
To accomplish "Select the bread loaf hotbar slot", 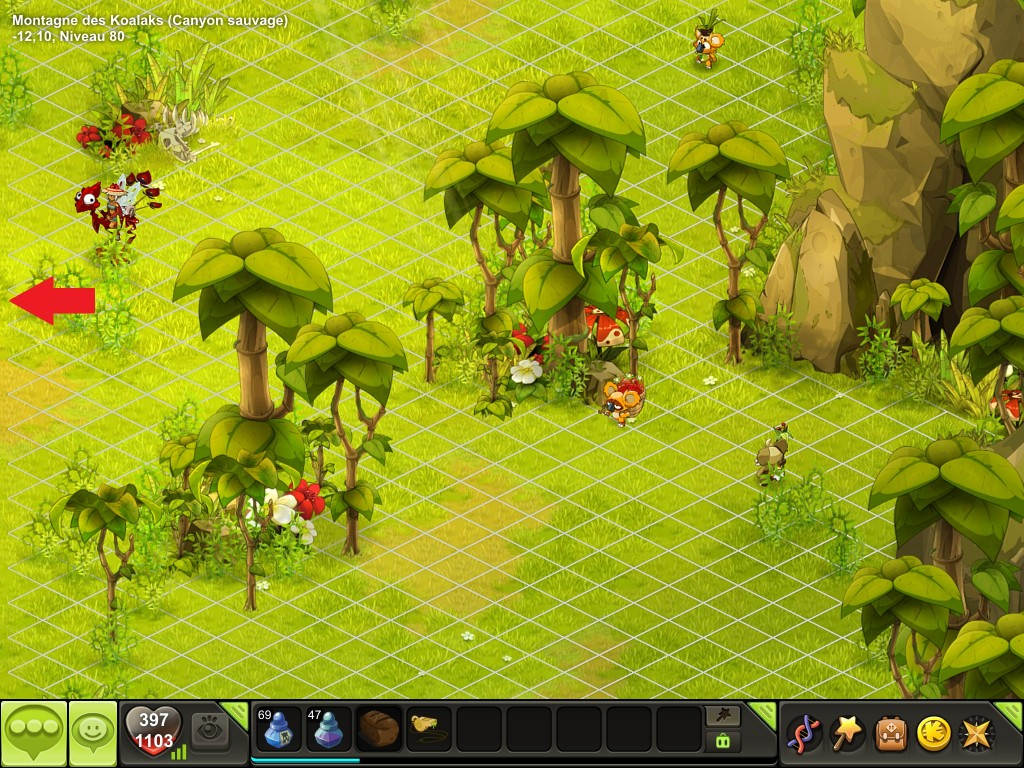I will (379, 729).
